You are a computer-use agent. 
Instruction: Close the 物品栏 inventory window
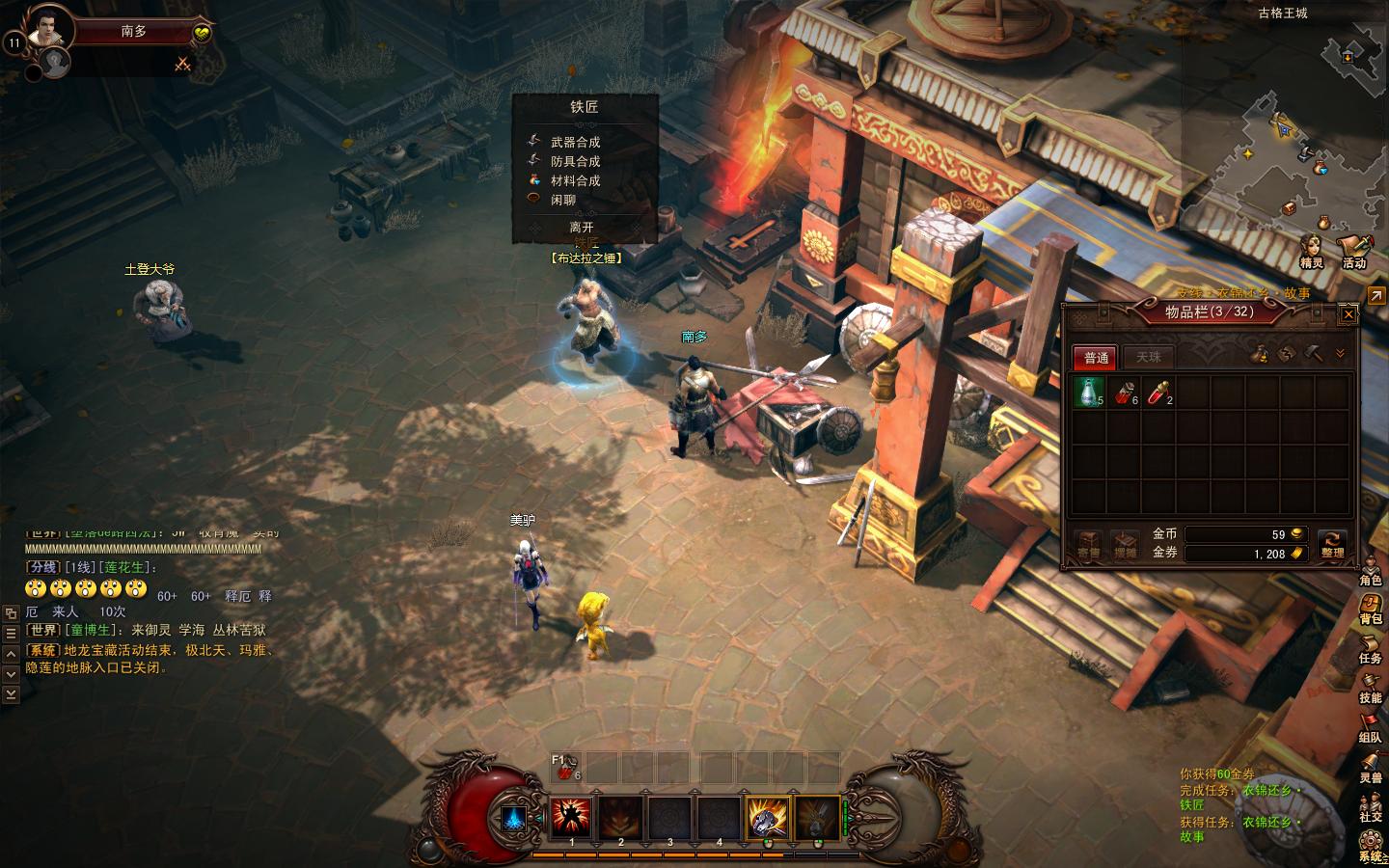click(x=1348, y=313)
